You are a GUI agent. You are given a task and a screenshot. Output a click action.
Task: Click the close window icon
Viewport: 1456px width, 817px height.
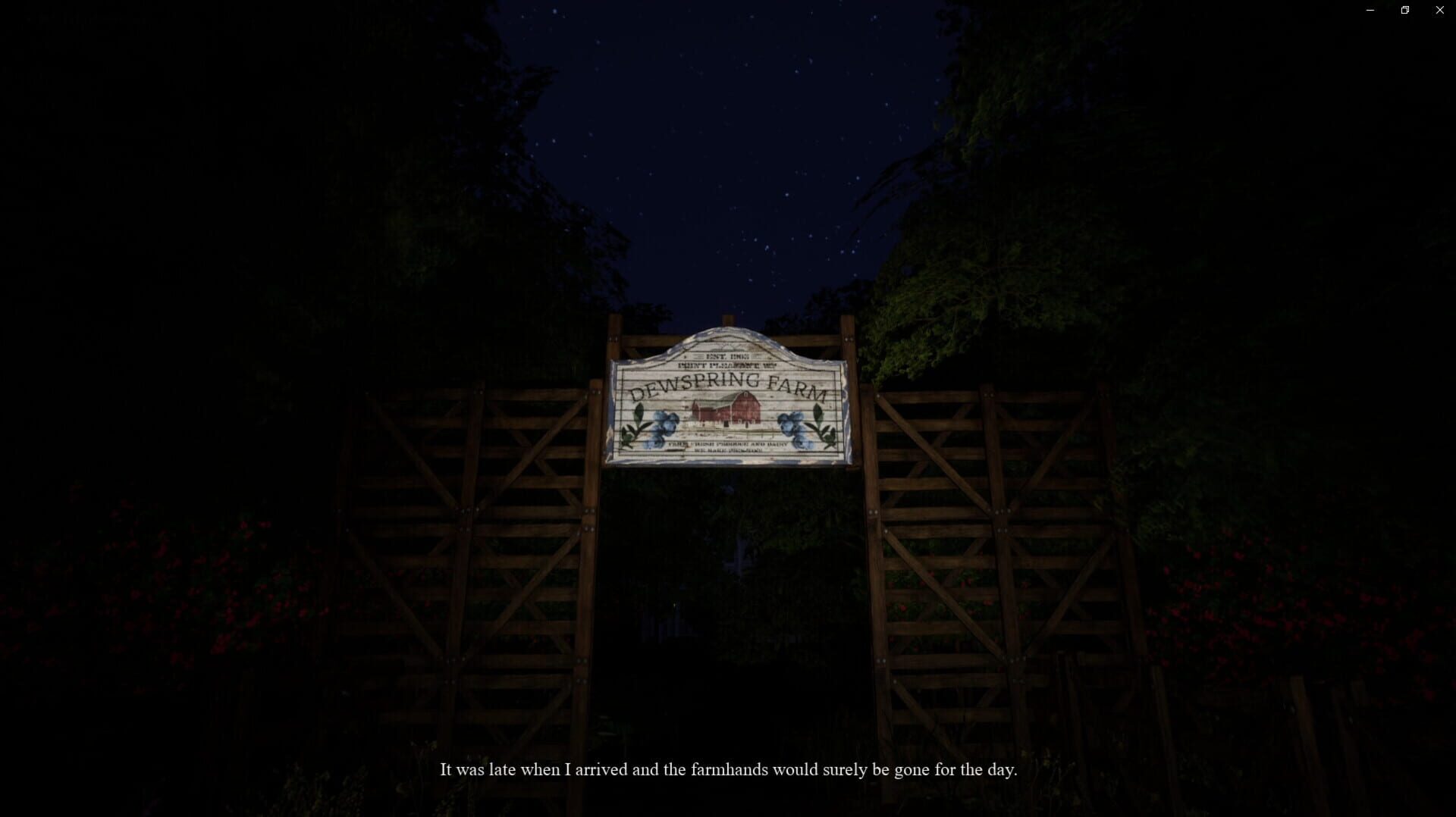[x=1439, y=10]
